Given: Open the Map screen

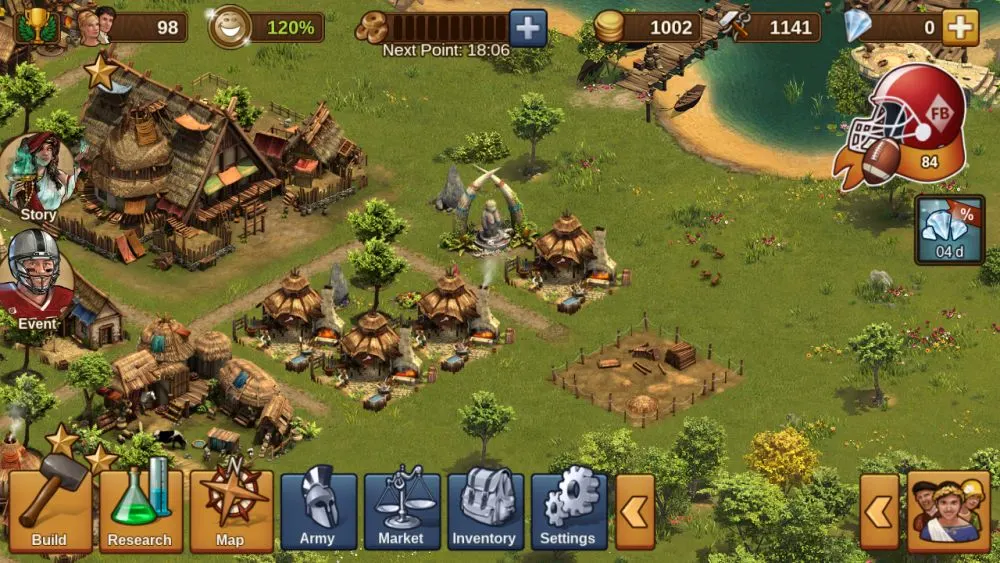Looking at the screenshot, I should pos(231,511).
